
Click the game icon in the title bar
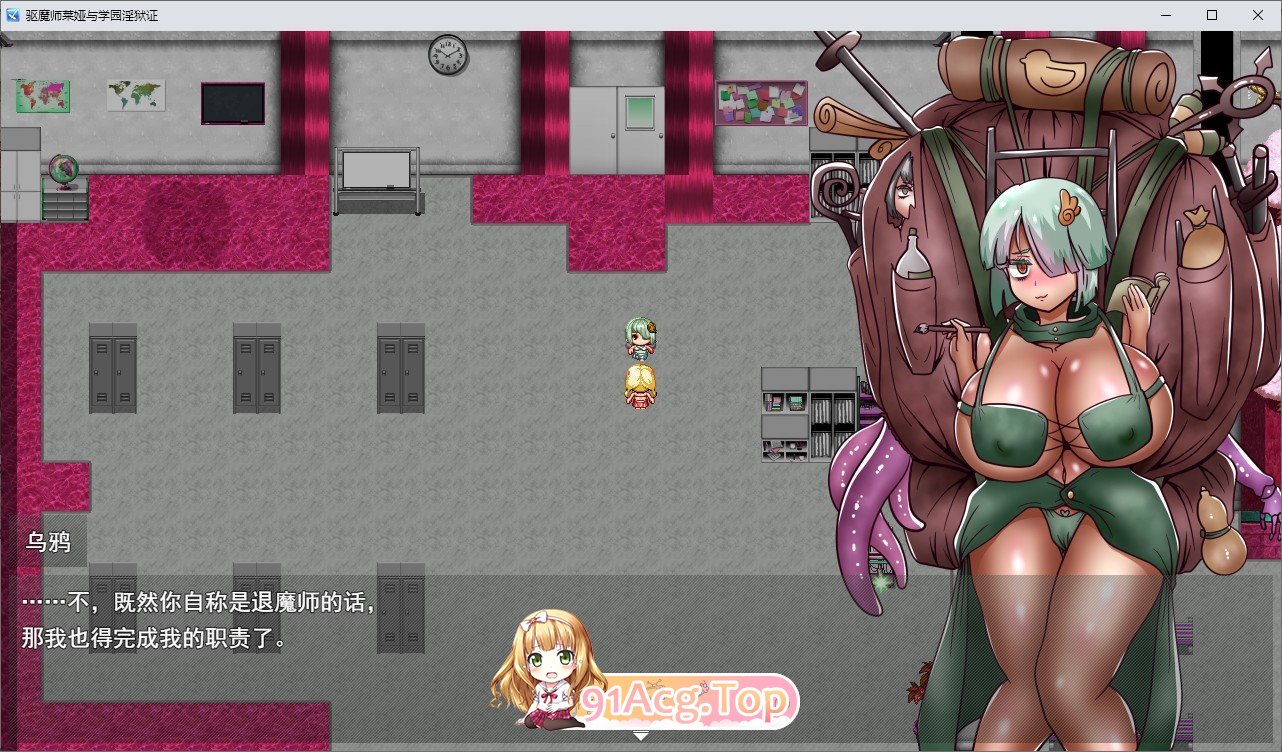coord(11,15)
